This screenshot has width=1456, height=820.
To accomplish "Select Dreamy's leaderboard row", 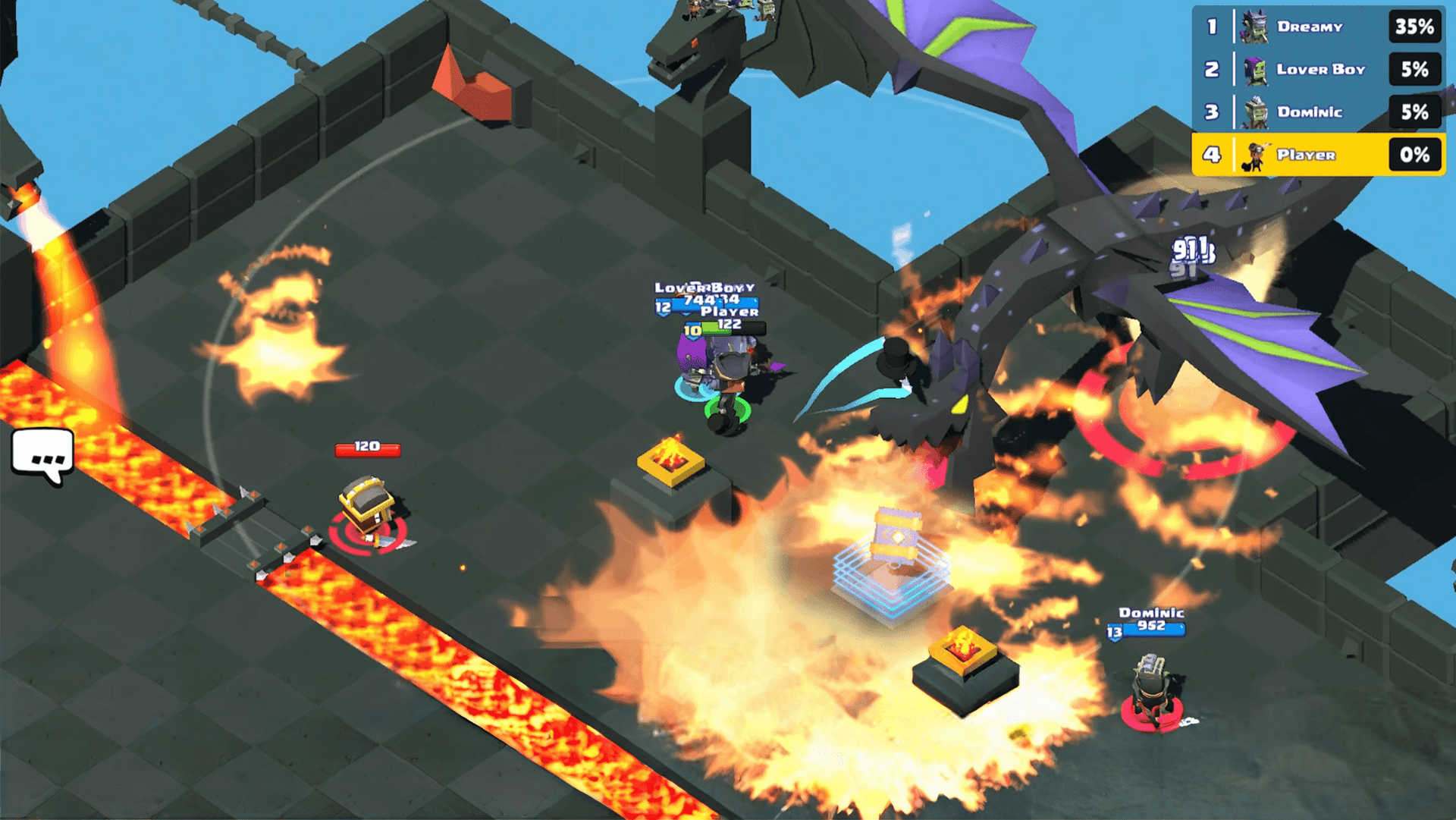I will [x=1318, y=27].
